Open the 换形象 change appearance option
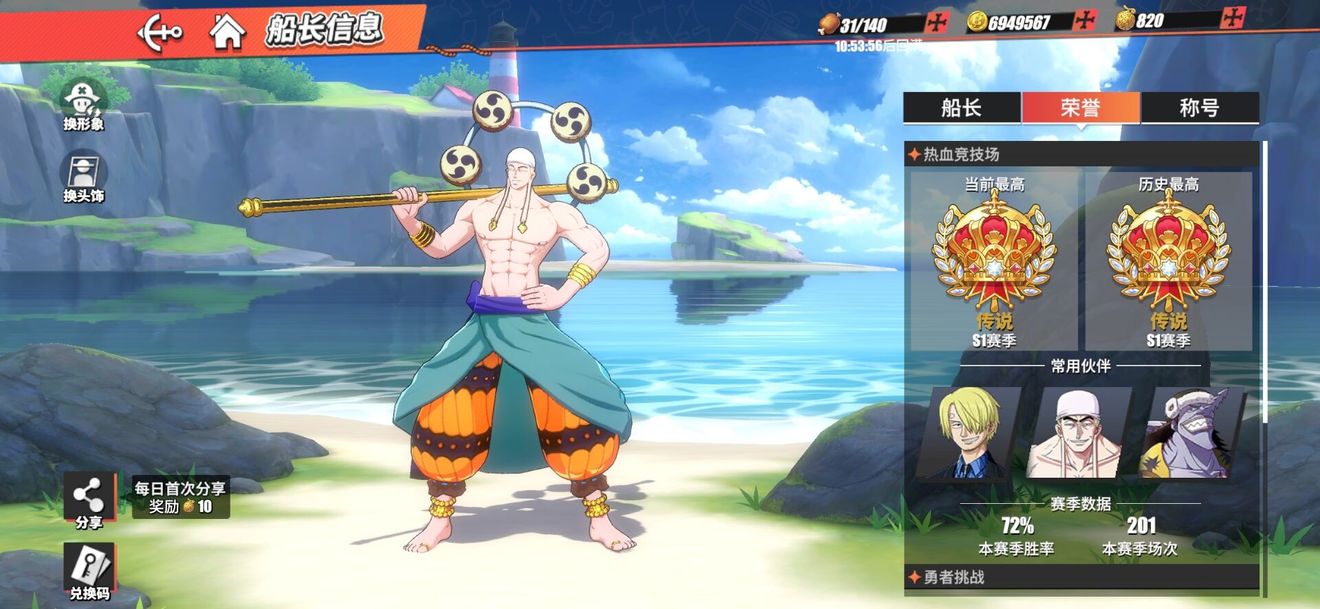 pos(84,104)
